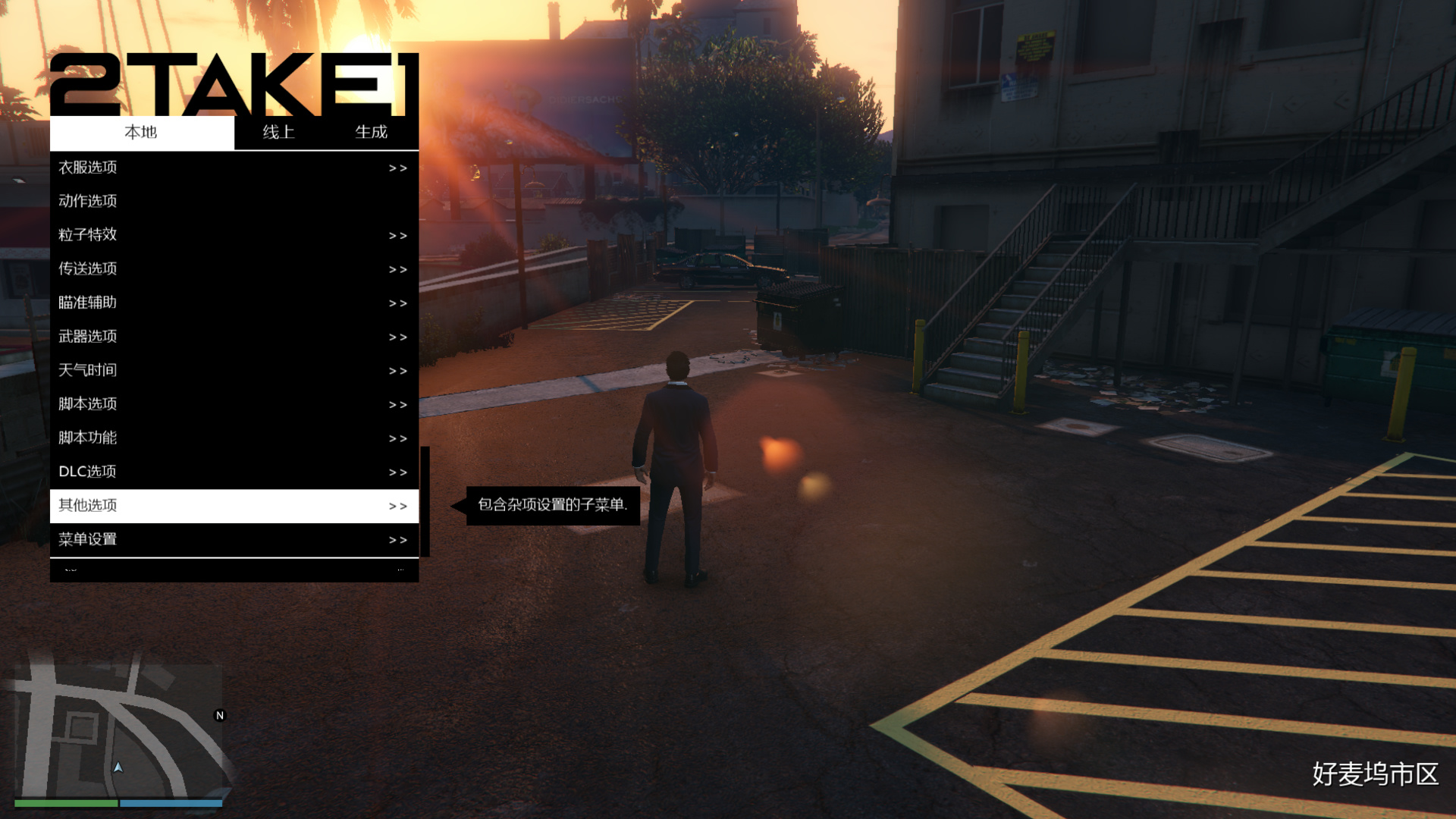
Task: Switch to the 线上 tab
Action: click(x=278, y=132)
